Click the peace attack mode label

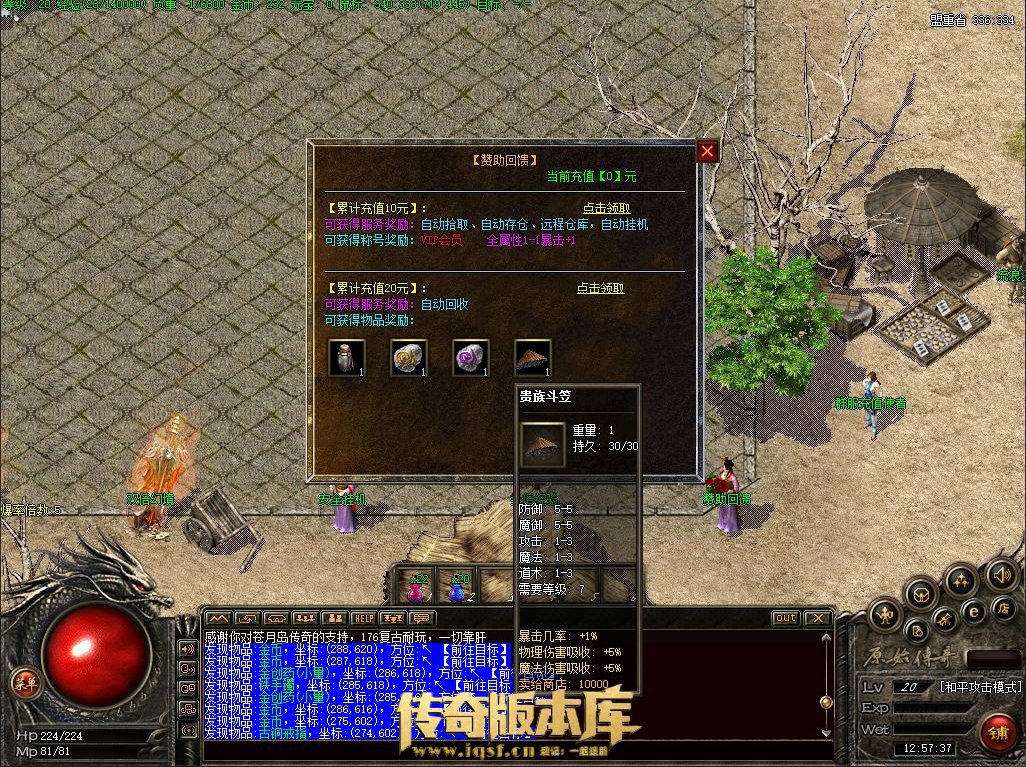980,687
